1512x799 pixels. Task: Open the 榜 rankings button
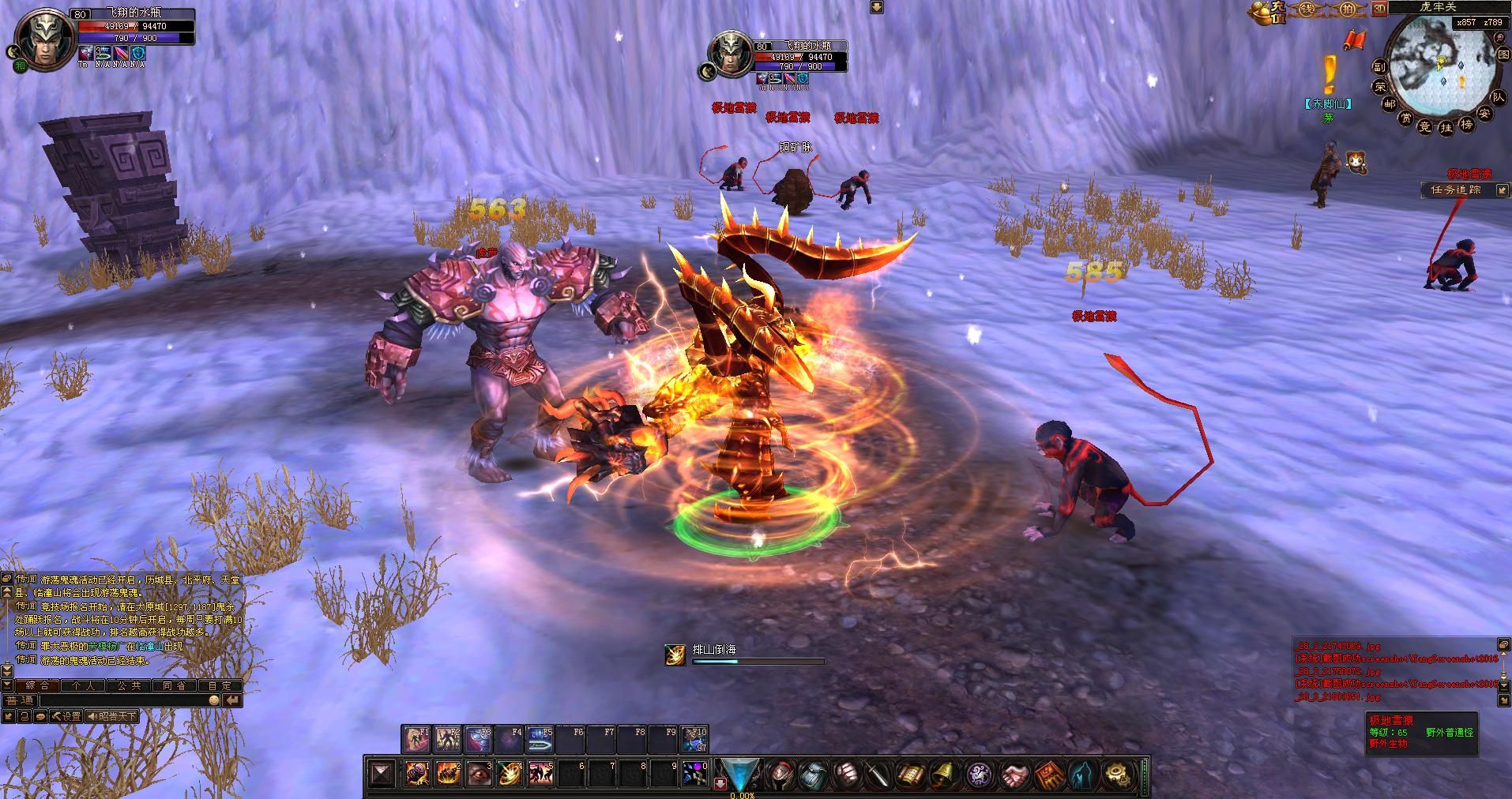click(1466, 125)
